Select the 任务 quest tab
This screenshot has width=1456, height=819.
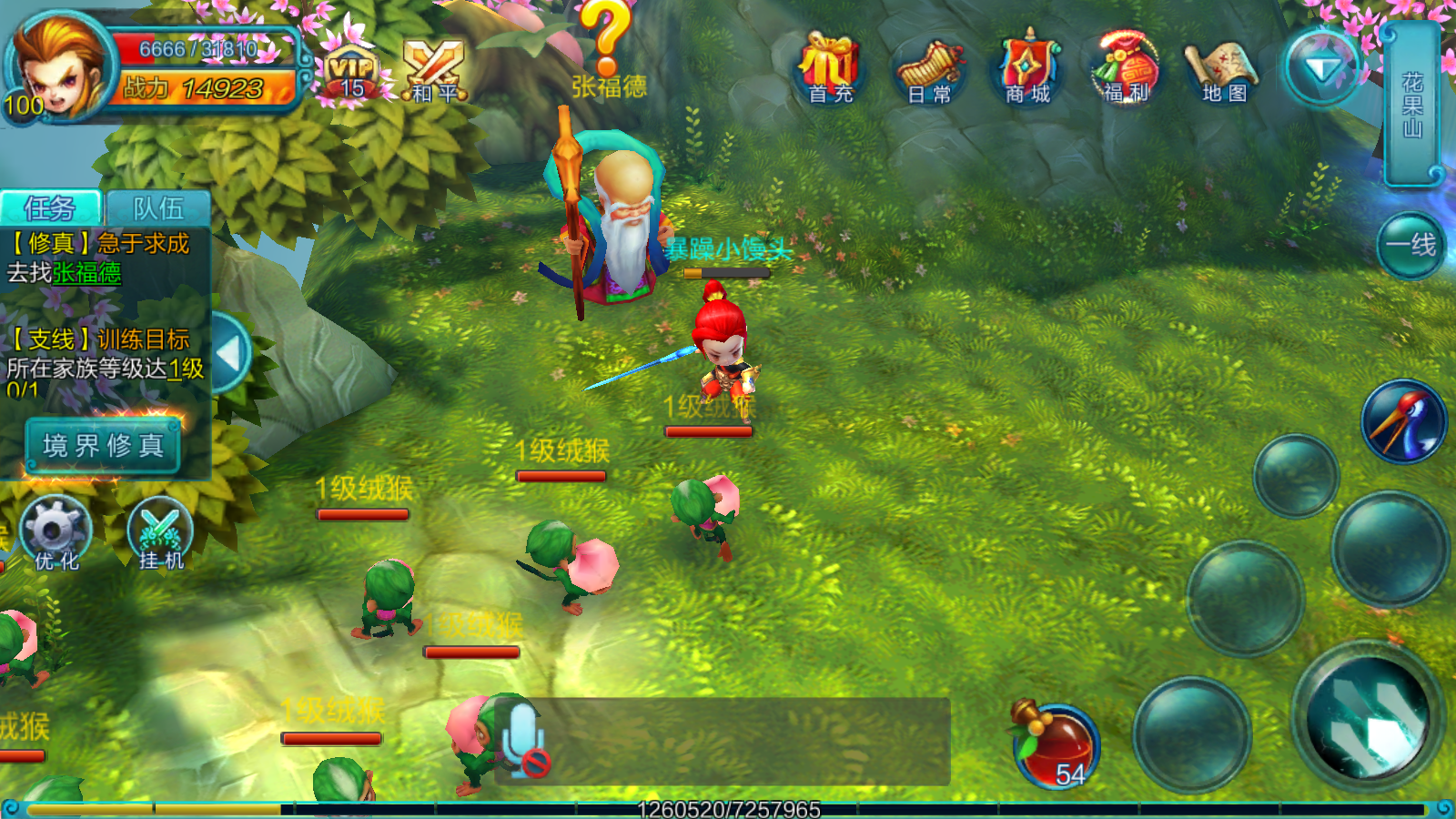tap(50, 207)
